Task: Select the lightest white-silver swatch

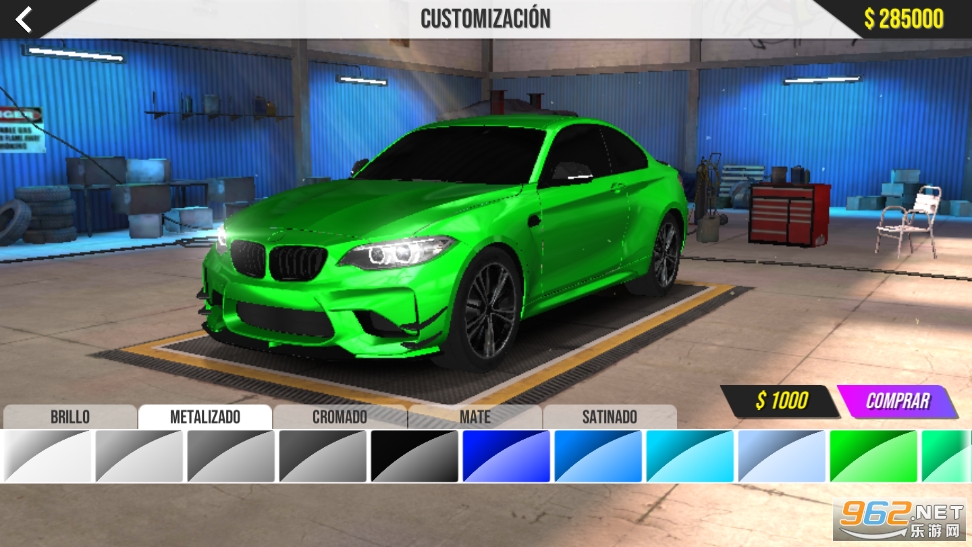Action: pyautogui.click(x=46, y=456)
